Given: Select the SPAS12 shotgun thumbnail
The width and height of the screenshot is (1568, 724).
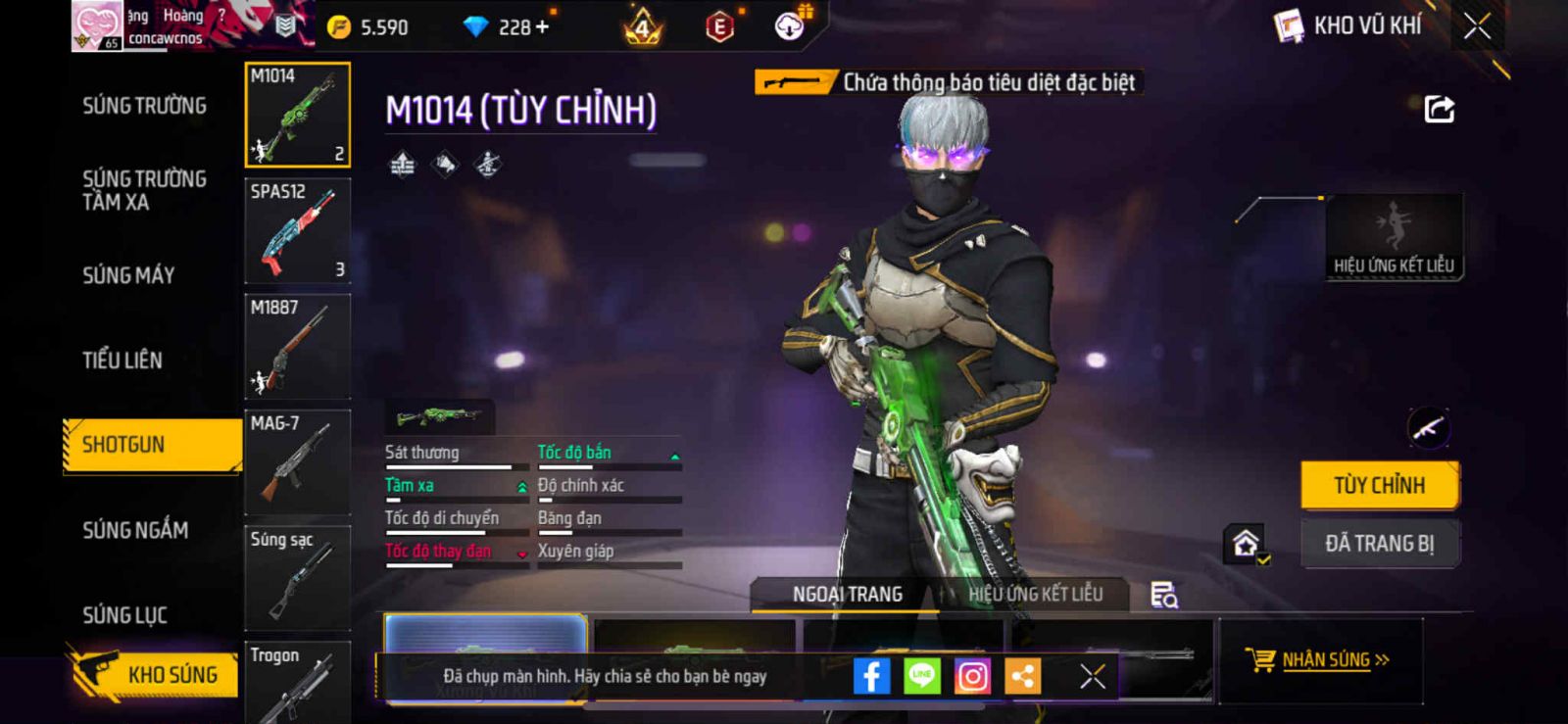Looking at the screenshot, I should 297,230.
